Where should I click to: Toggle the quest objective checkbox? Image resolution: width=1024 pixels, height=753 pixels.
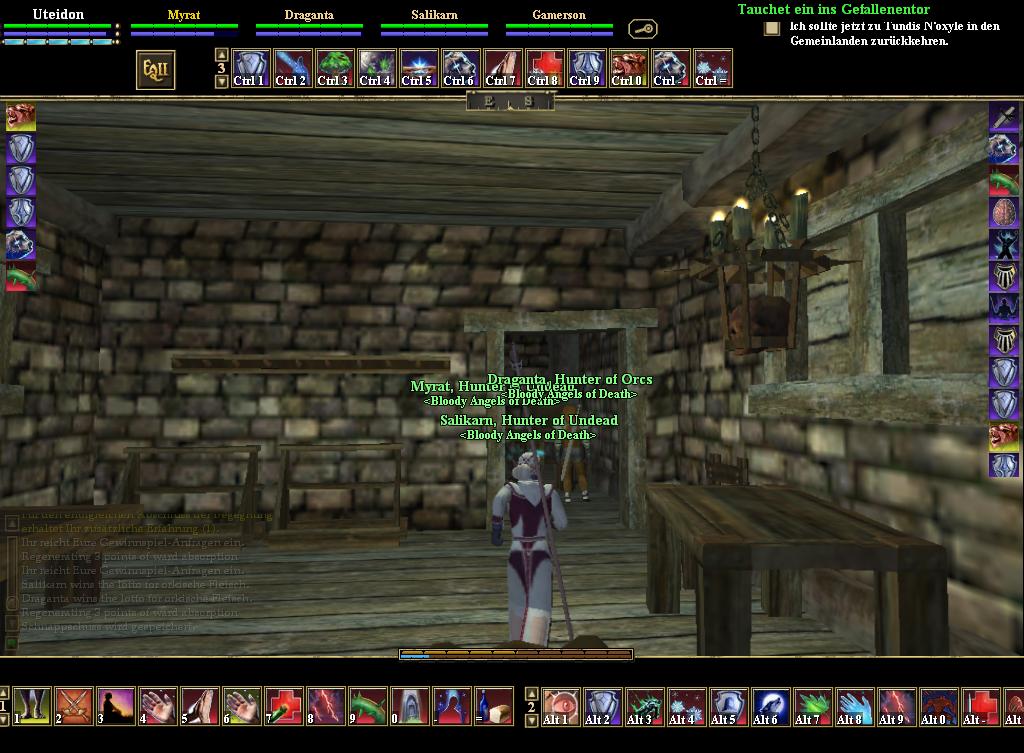click(x=771, y=28)
